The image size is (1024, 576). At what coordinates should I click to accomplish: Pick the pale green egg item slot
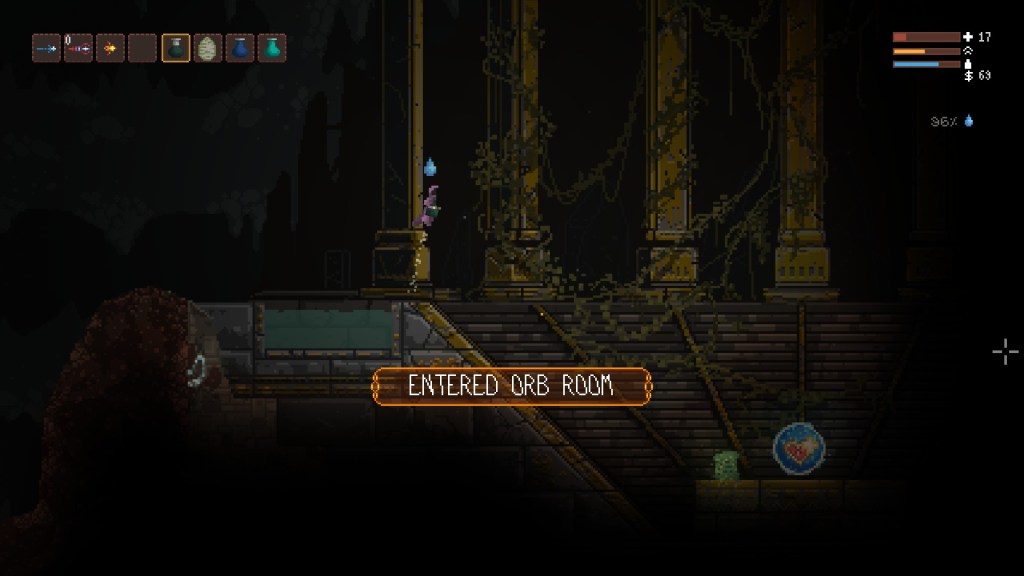[x=208, y=48]
